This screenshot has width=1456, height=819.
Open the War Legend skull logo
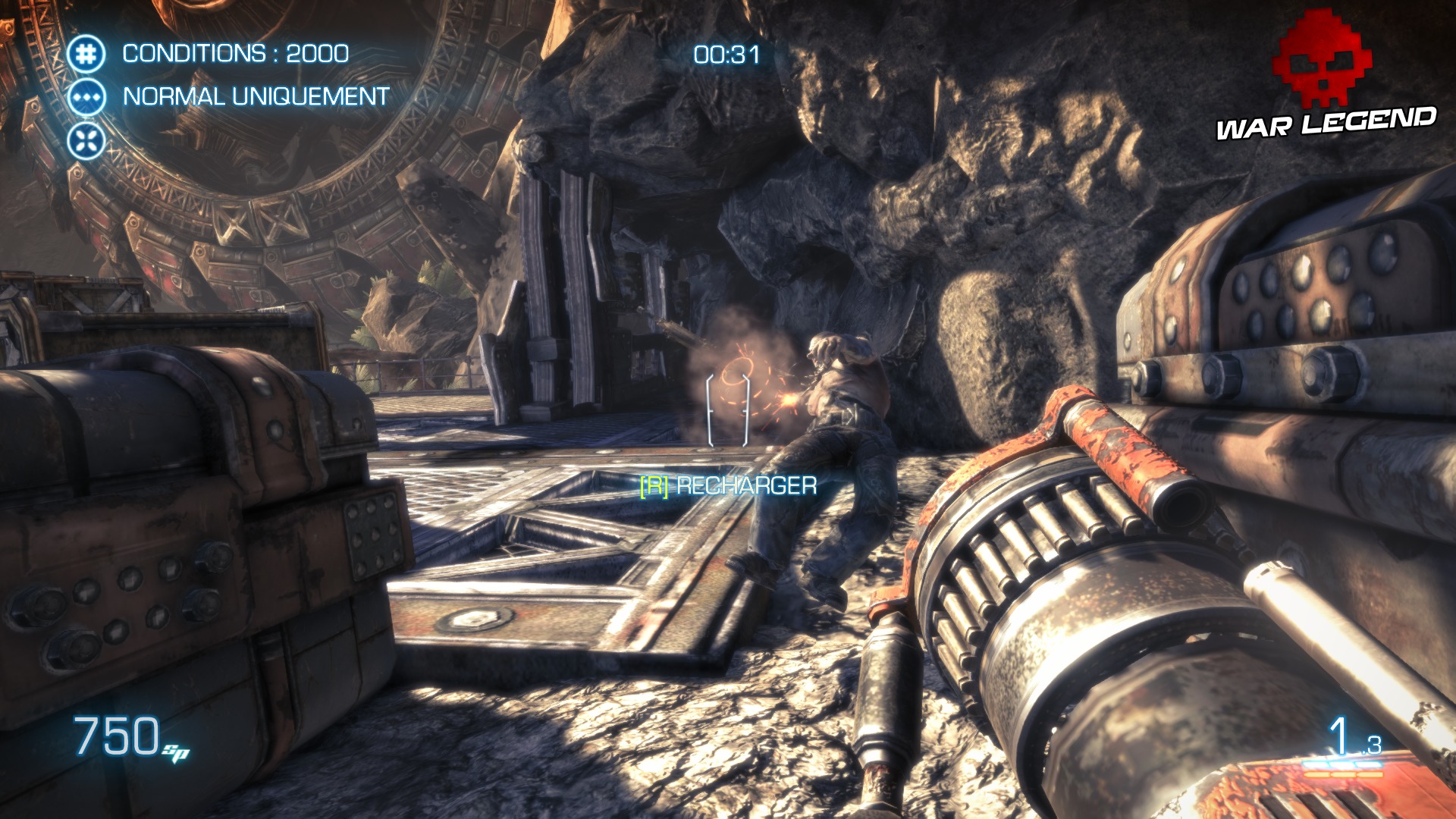(1324, 59)
